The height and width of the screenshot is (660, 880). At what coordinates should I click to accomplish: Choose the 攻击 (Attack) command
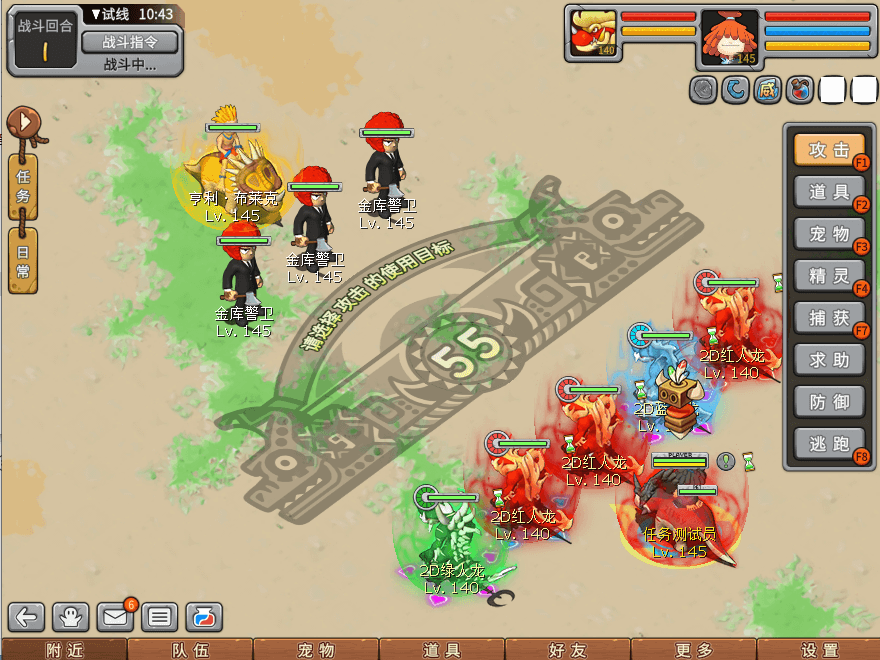[829, 150]
